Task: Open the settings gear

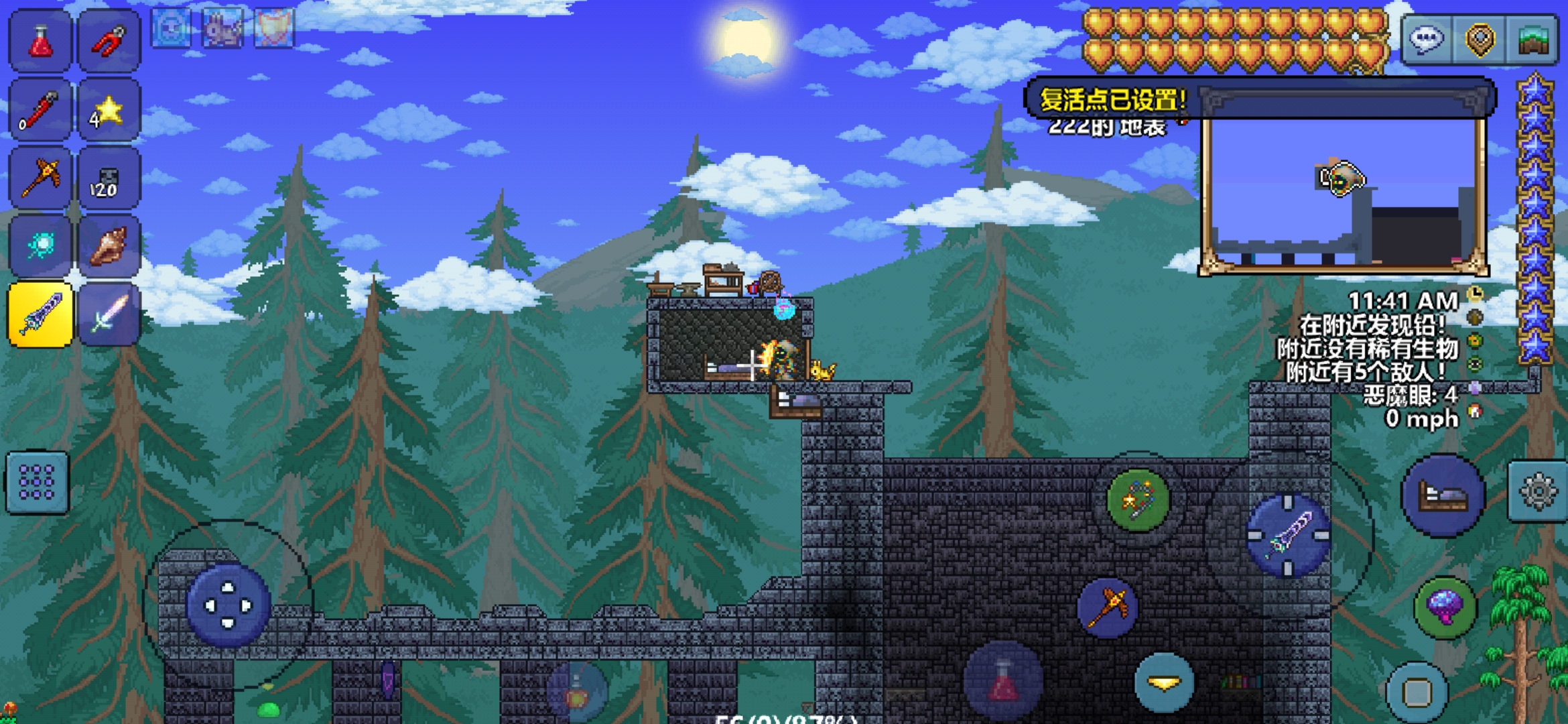Action: point(1538,492)
